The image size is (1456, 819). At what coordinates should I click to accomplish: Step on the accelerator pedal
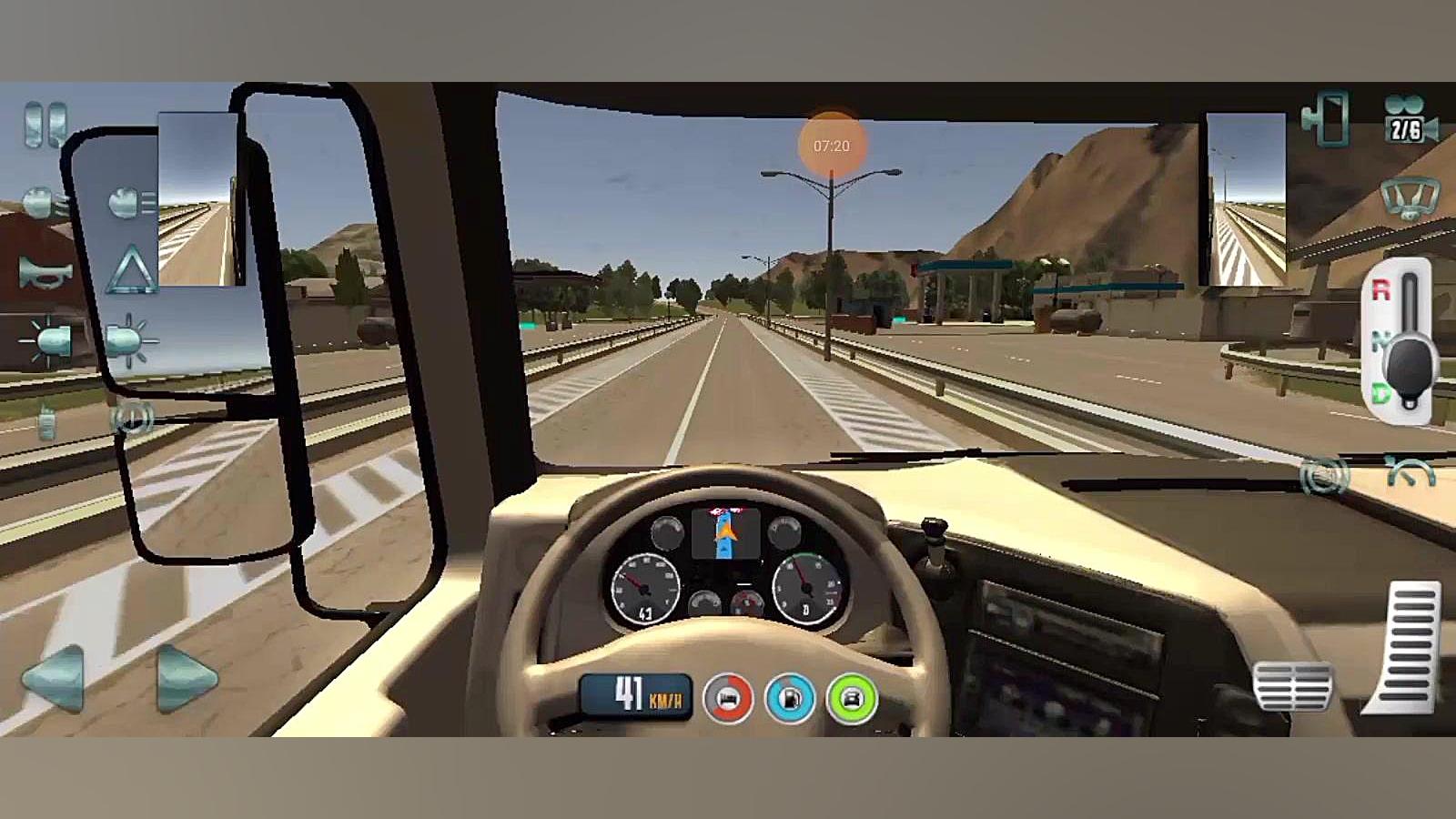1407,648
